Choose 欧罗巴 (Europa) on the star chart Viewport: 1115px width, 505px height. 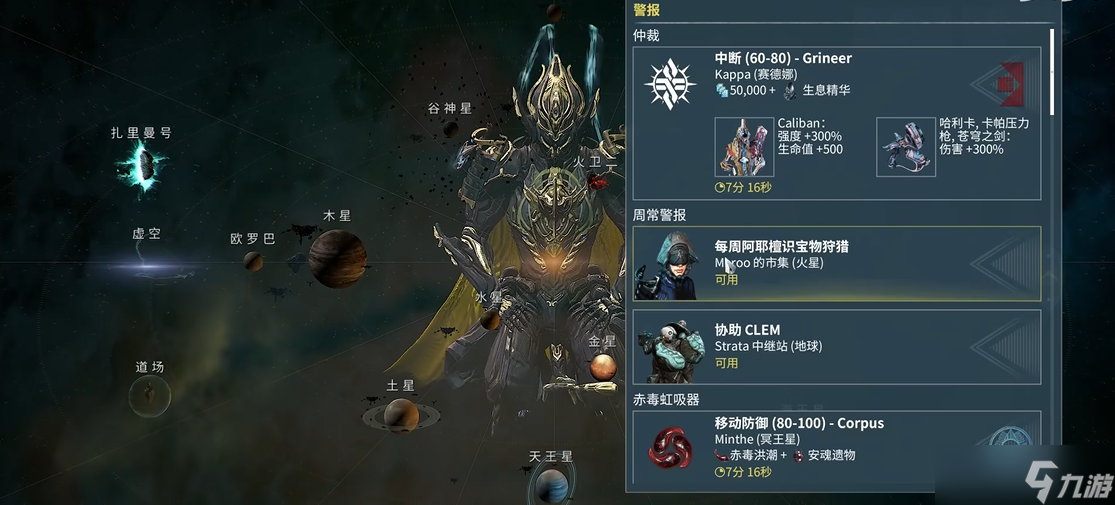coord(253,261)
